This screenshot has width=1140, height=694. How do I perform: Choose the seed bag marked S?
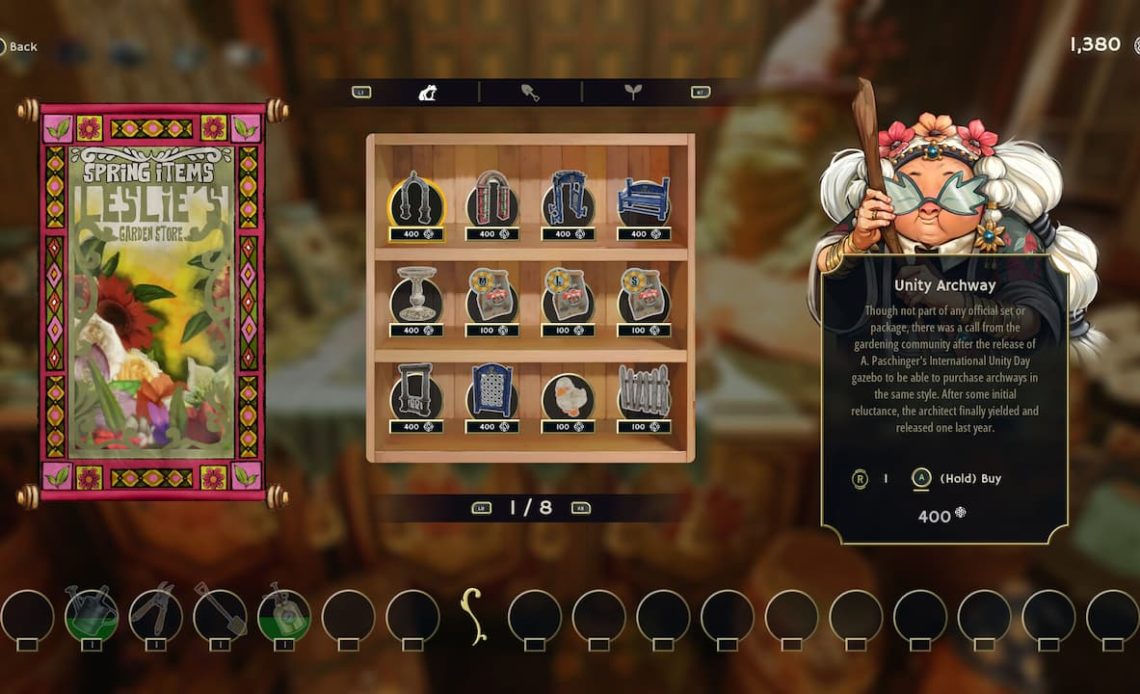[x=643, y=296]
